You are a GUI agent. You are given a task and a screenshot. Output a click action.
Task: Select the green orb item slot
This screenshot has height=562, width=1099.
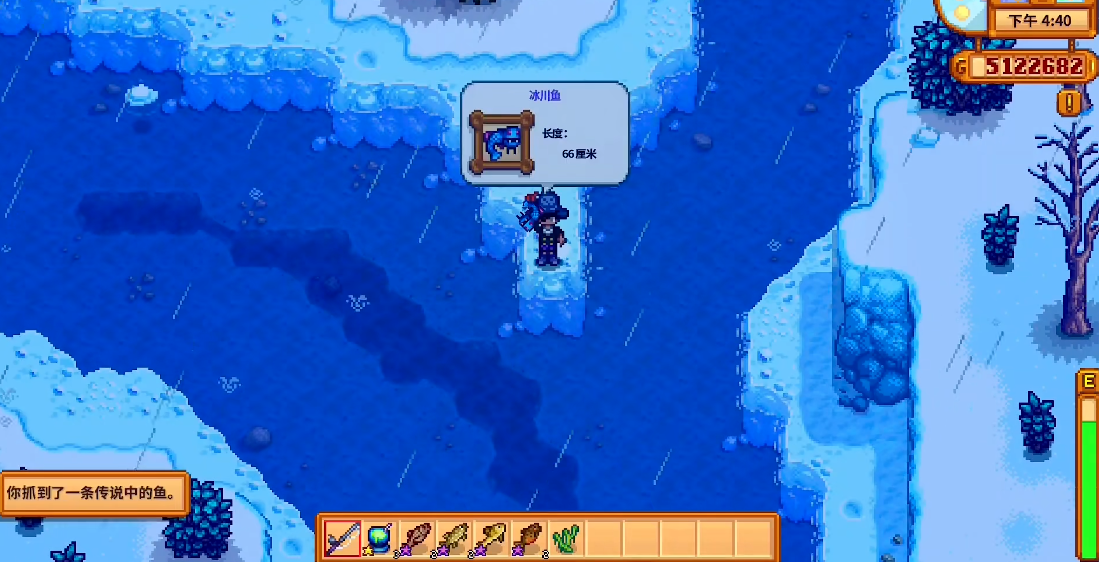[380, 540]
